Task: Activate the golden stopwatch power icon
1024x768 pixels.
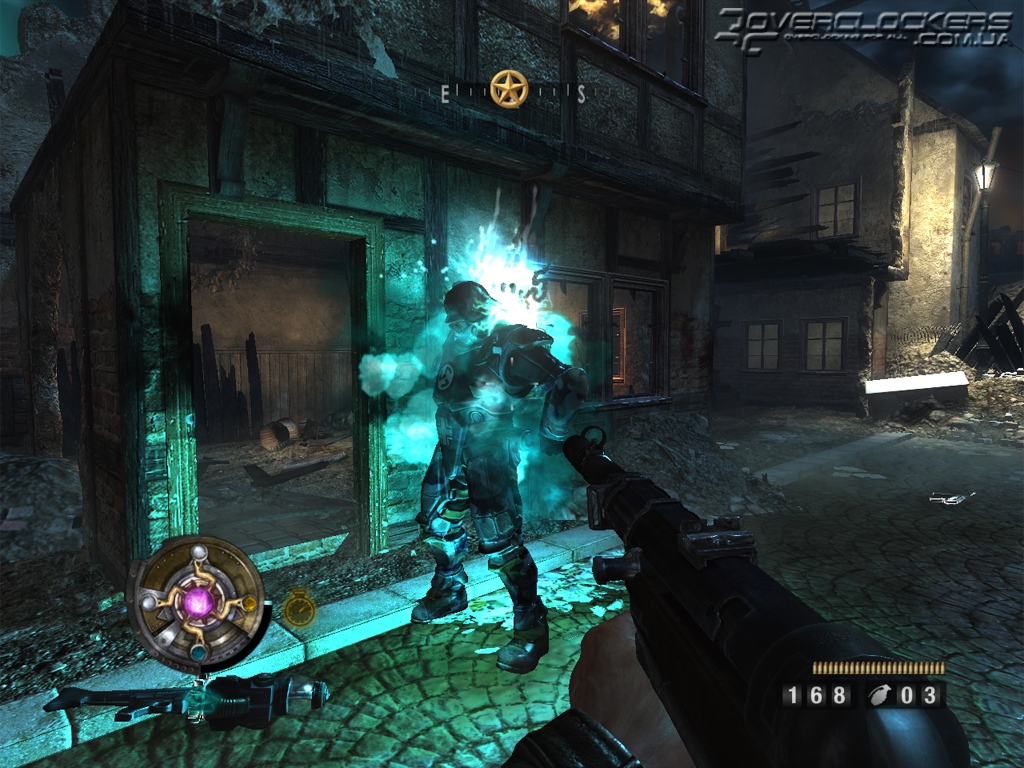Action: 299,607
